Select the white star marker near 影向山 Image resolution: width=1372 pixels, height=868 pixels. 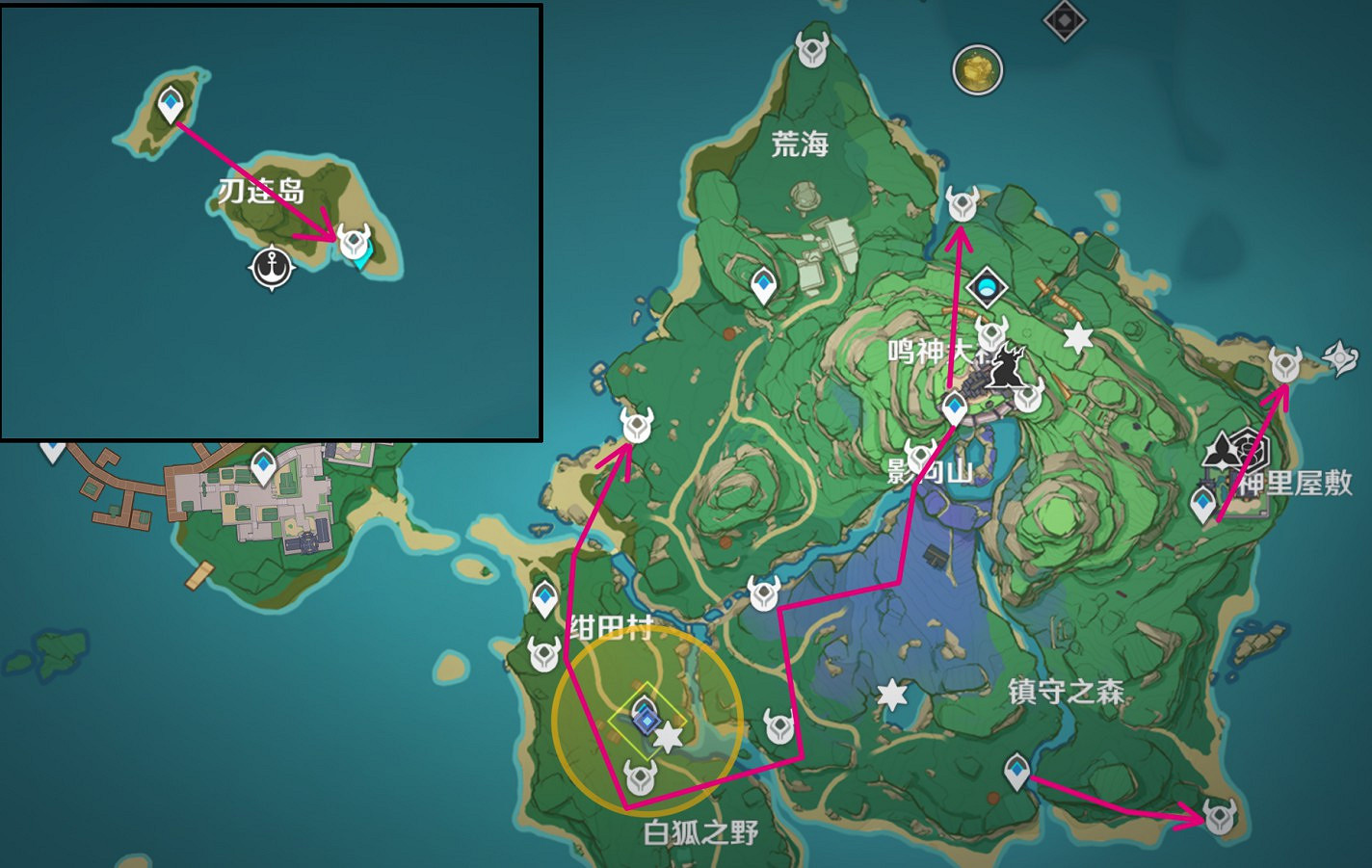(x=1079, y=337)
